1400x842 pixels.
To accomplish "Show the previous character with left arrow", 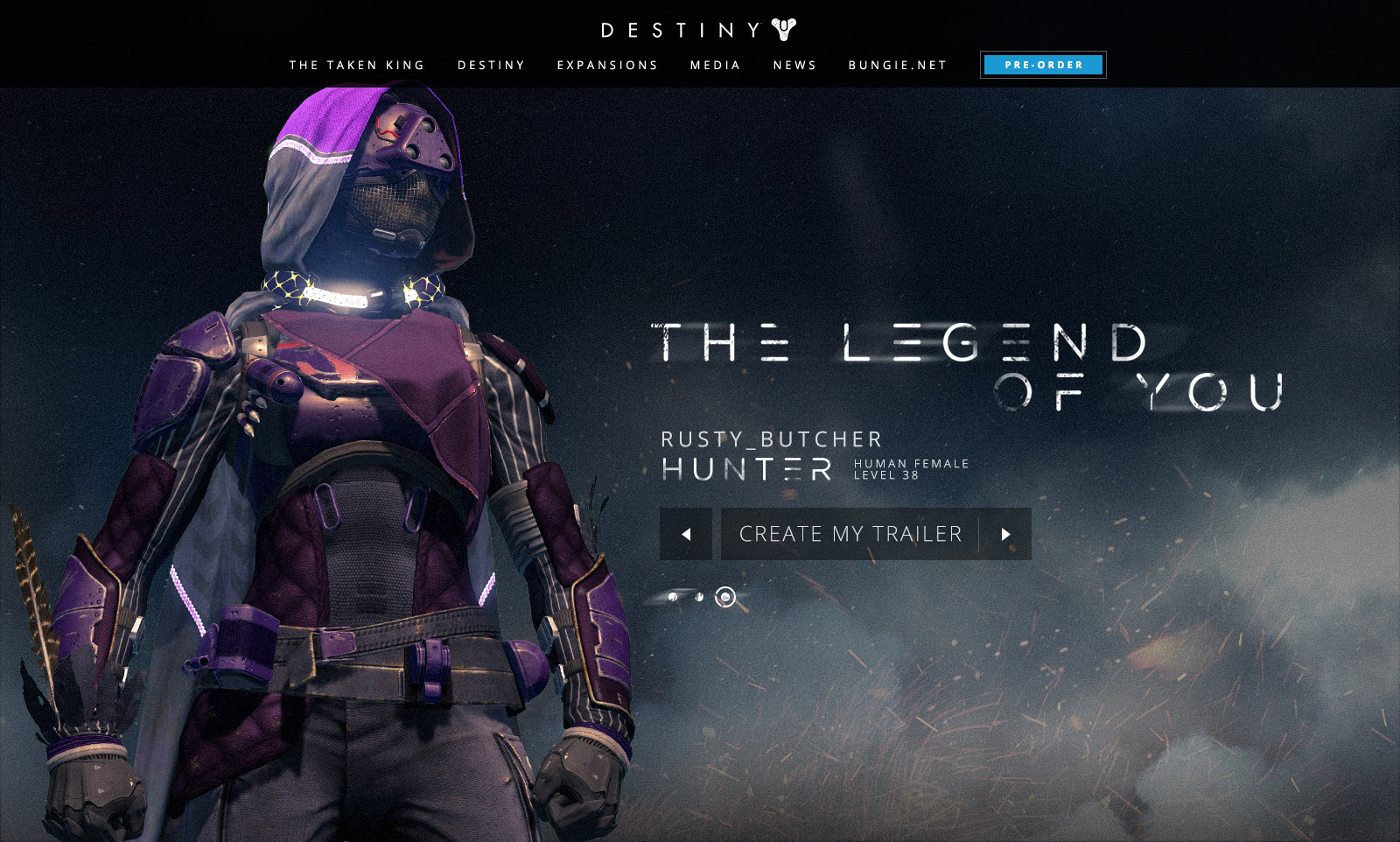I will [x=686, y=534].
